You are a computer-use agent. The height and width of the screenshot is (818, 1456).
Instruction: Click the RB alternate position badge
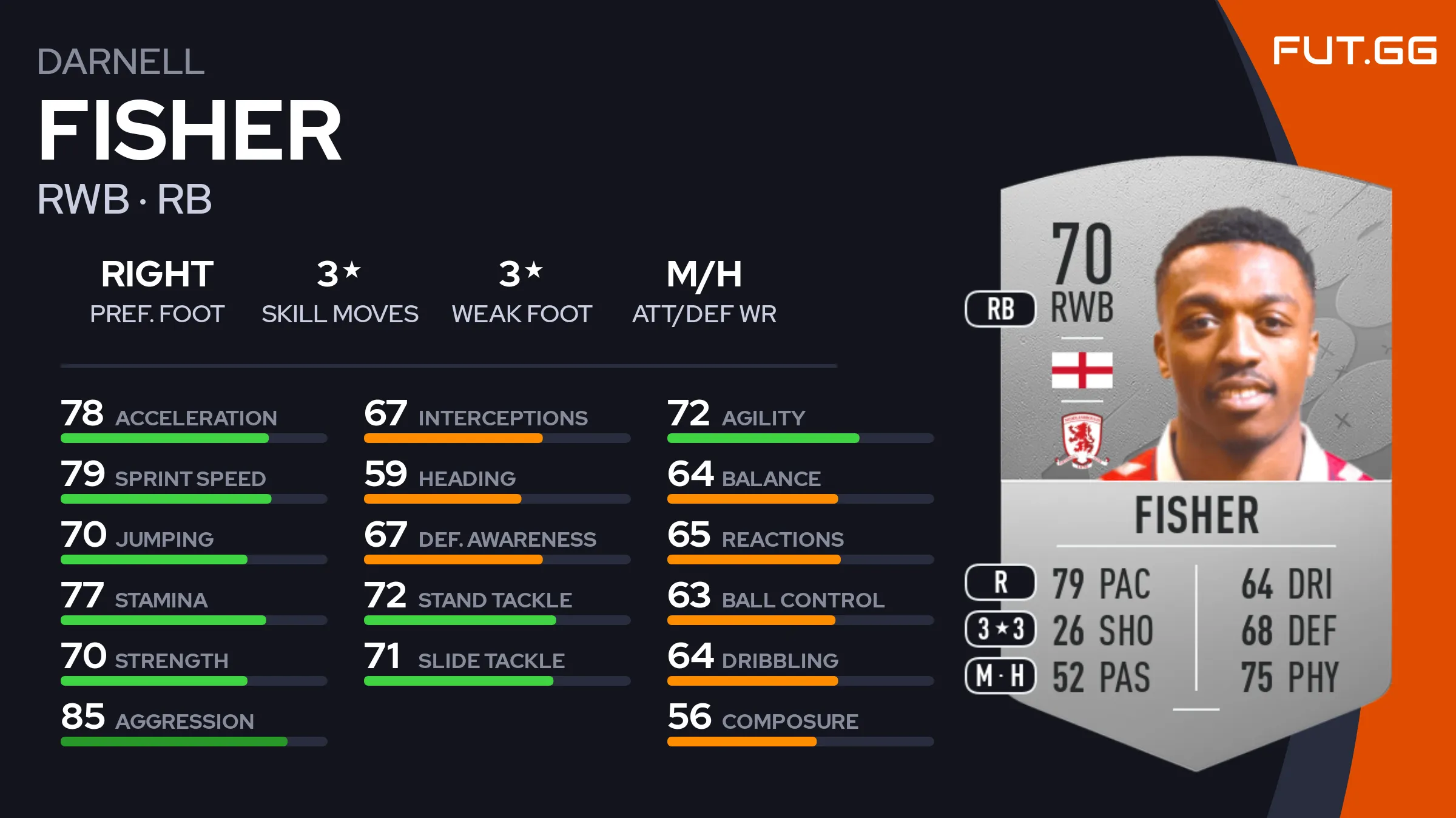click(x=1000, y=309)
